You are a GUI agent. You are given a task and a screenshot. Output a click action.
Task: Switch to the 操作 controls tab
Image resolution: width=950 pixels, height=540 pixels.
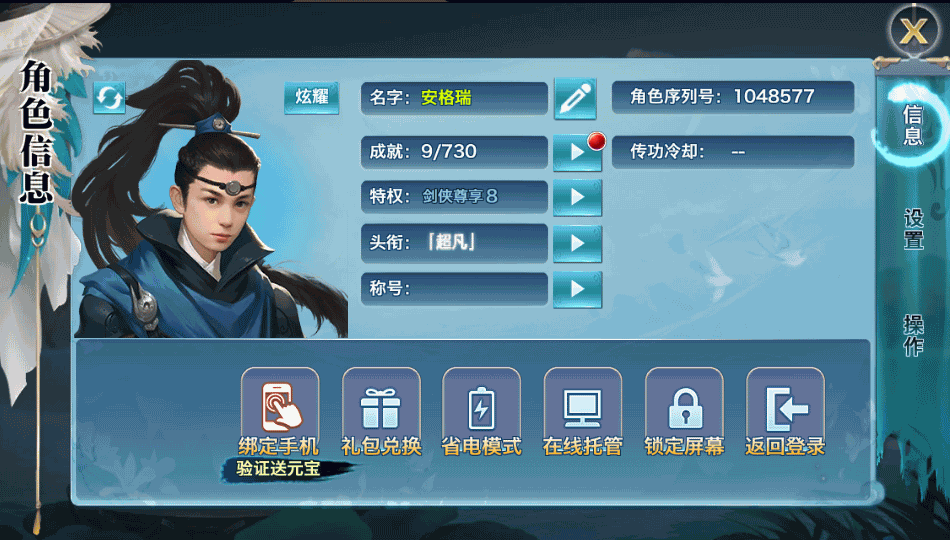(x=913, y=335)
